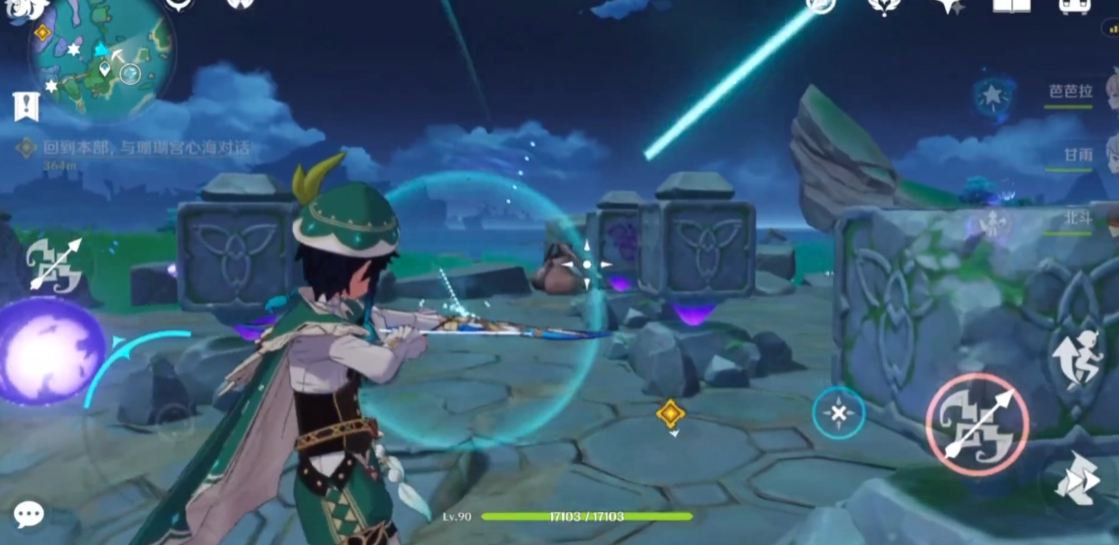Switch to party member 北斗
1119x545 pixels.
[x=1076, y=216]
